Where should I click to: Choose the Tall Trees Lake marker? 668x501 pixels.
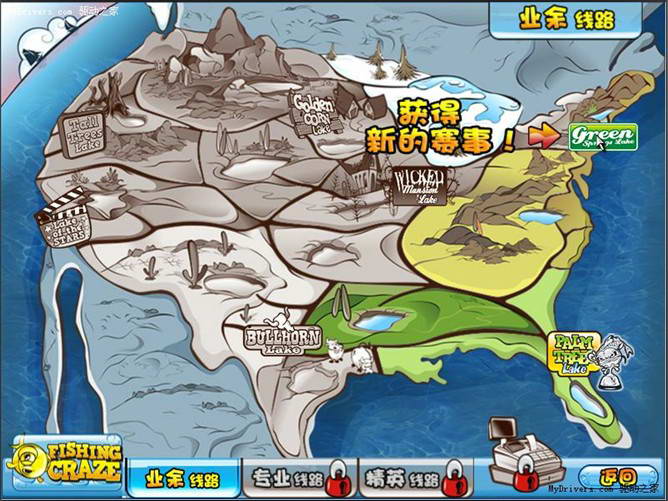coord(85,135)
